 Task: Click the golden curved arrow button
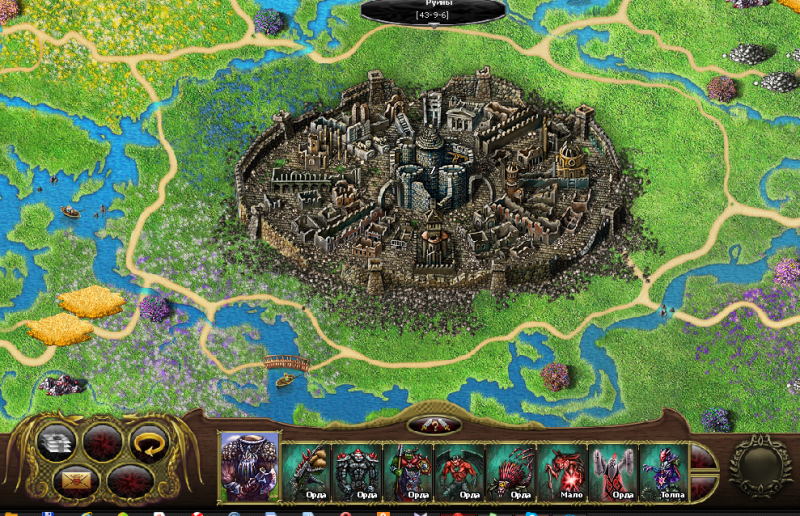(150, 441)
